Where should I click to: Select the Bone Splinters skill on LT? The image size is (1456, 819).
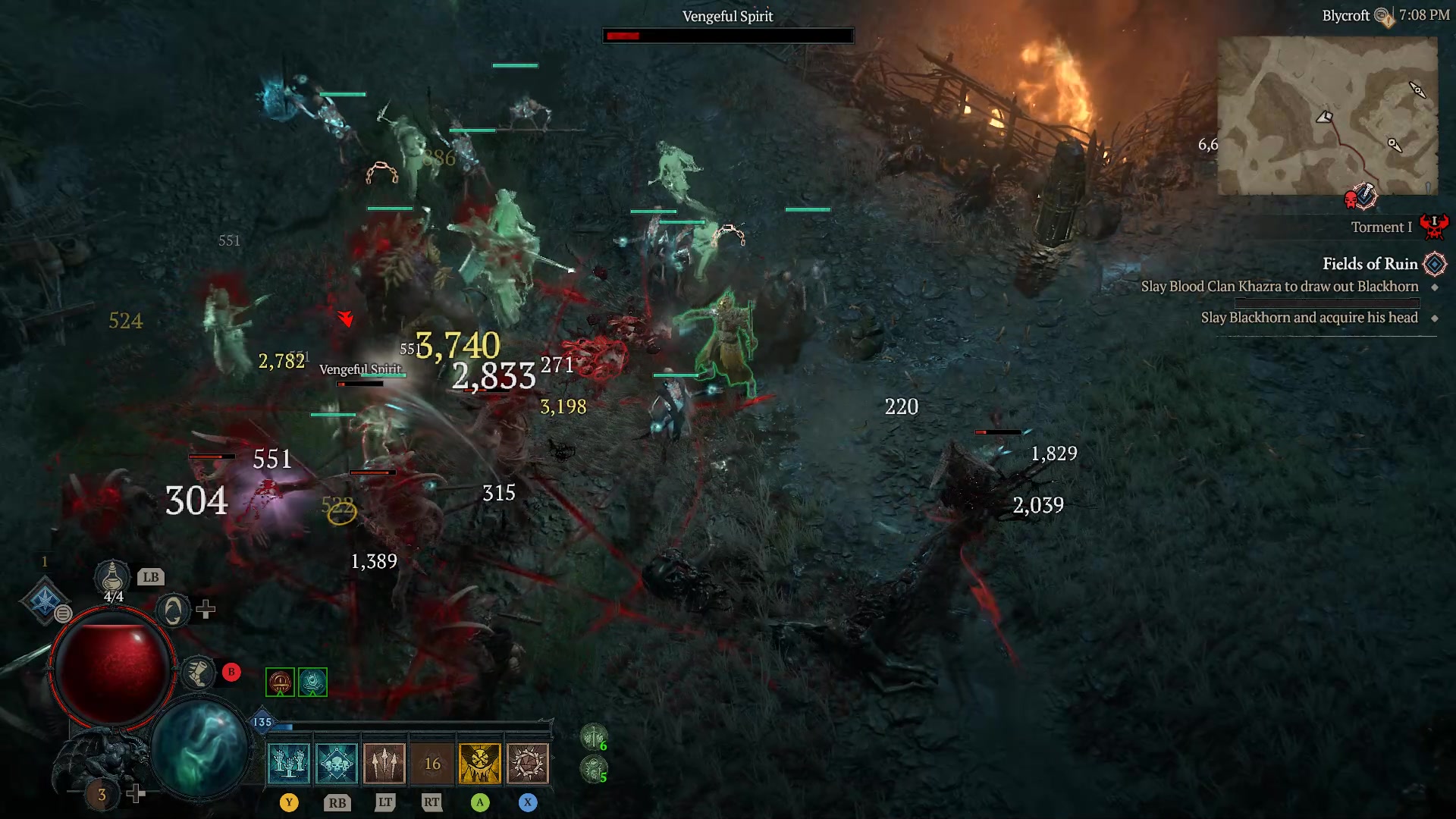click(384, 762)
